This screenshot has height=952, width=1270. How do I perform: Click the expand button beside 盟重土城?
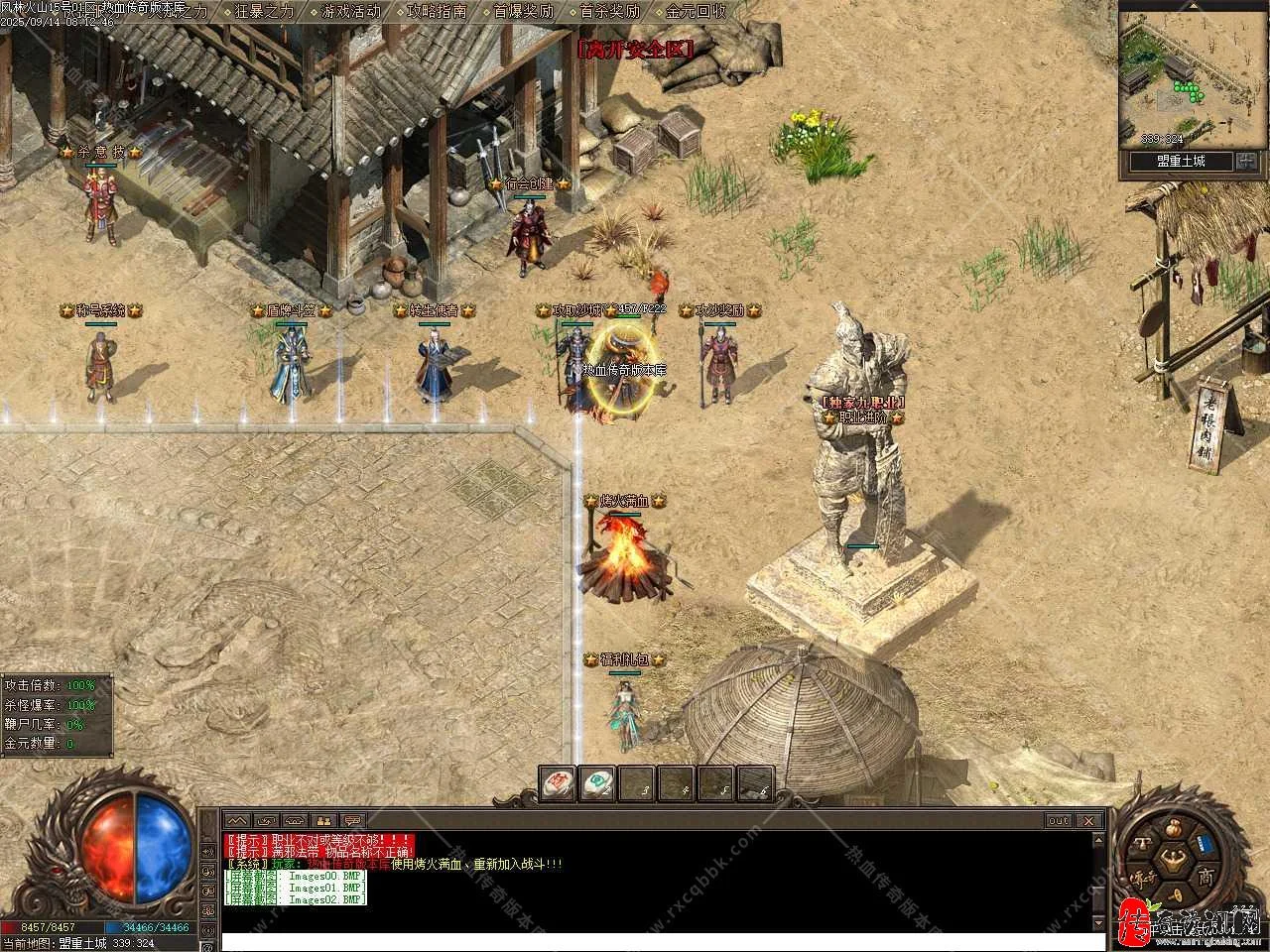[1247, 162]
